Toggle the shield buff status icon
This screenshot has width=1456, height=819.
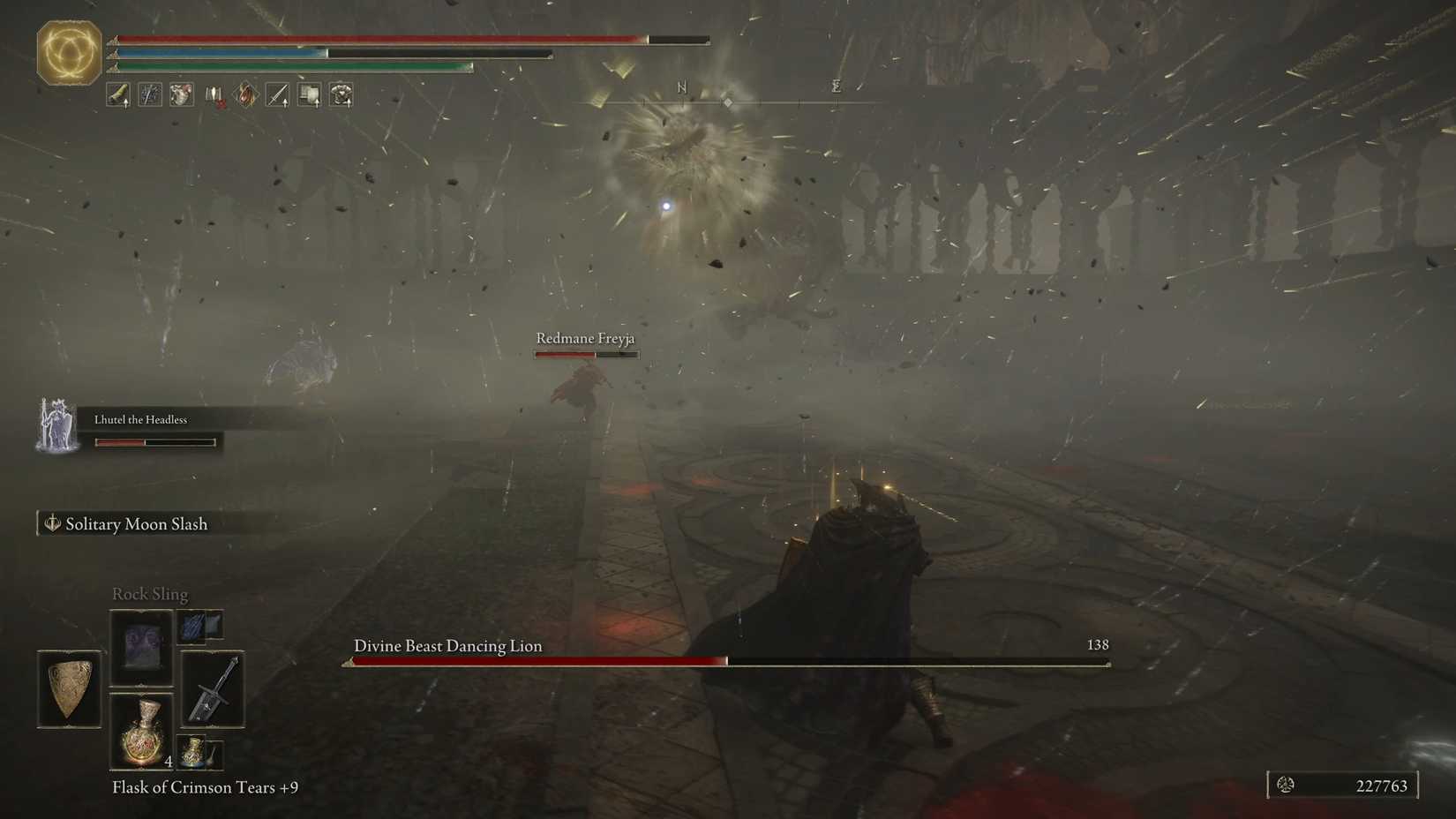pos(308,95)
